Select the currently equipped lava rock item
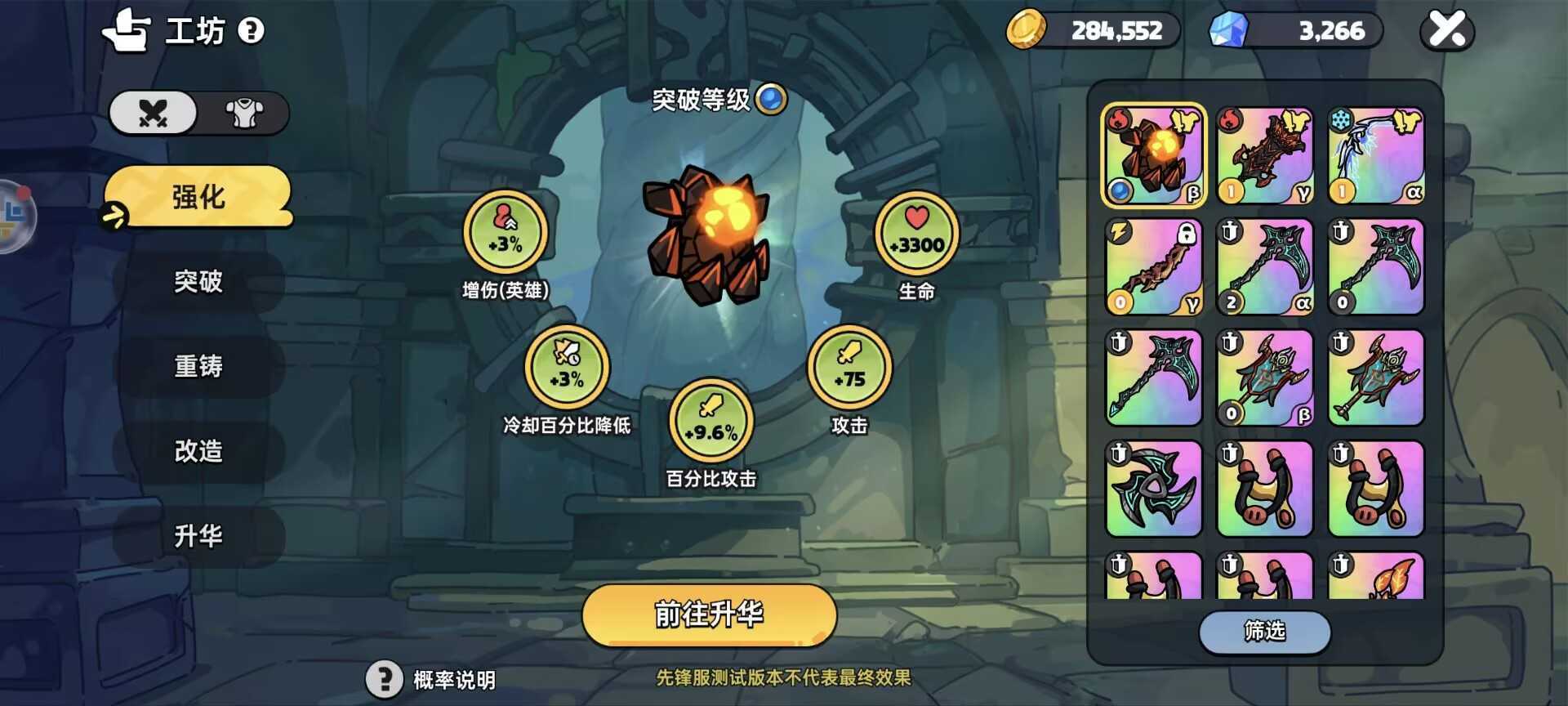The width and height of the screenshot is (1568, 706). [x=1154, y=152]
